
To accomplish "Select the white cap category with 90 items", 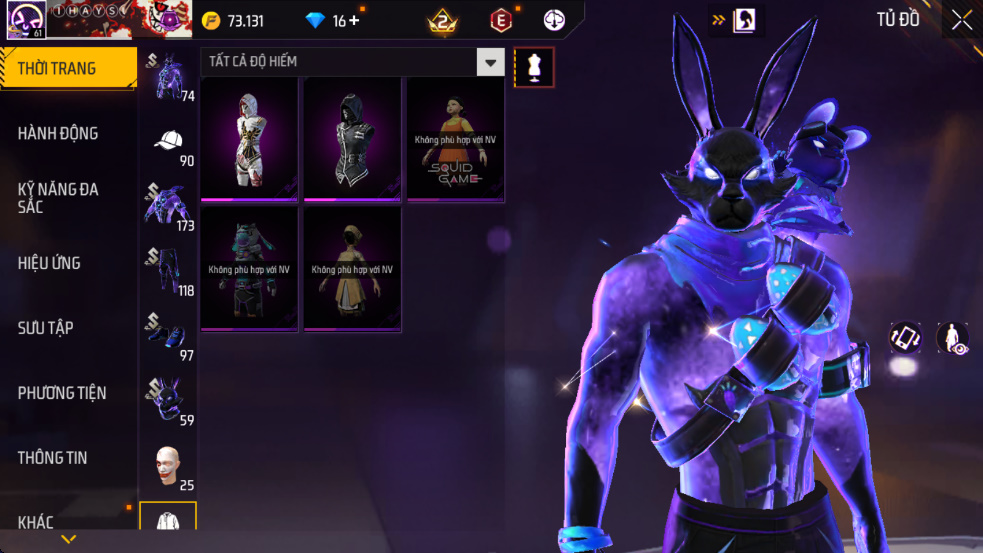I will pos(168,141).
